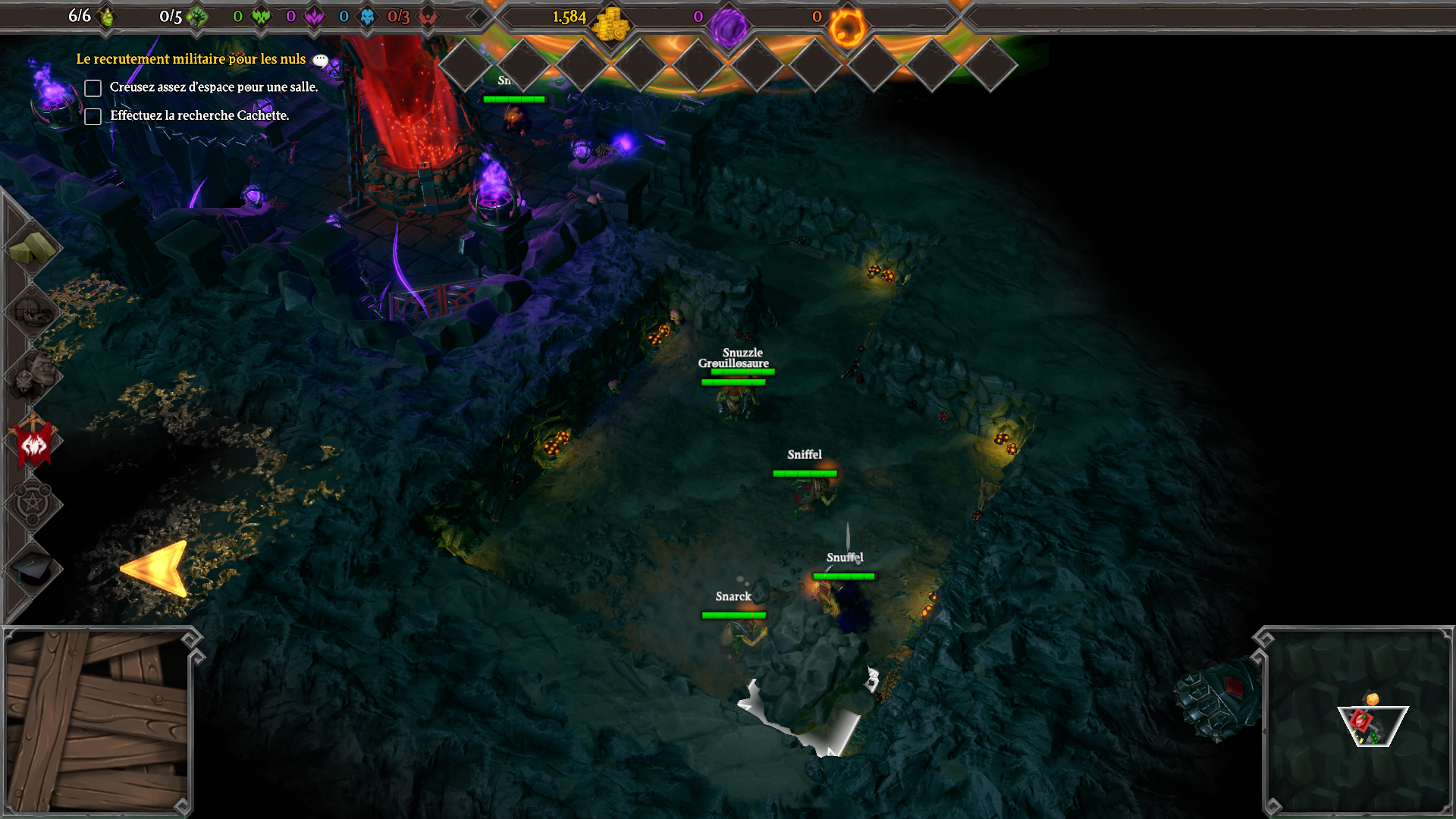The height and width of the screenshot is (819, 1456).
Task: Click the armored gauntlet beside the minimap
Action: (x=1215, y=698)
